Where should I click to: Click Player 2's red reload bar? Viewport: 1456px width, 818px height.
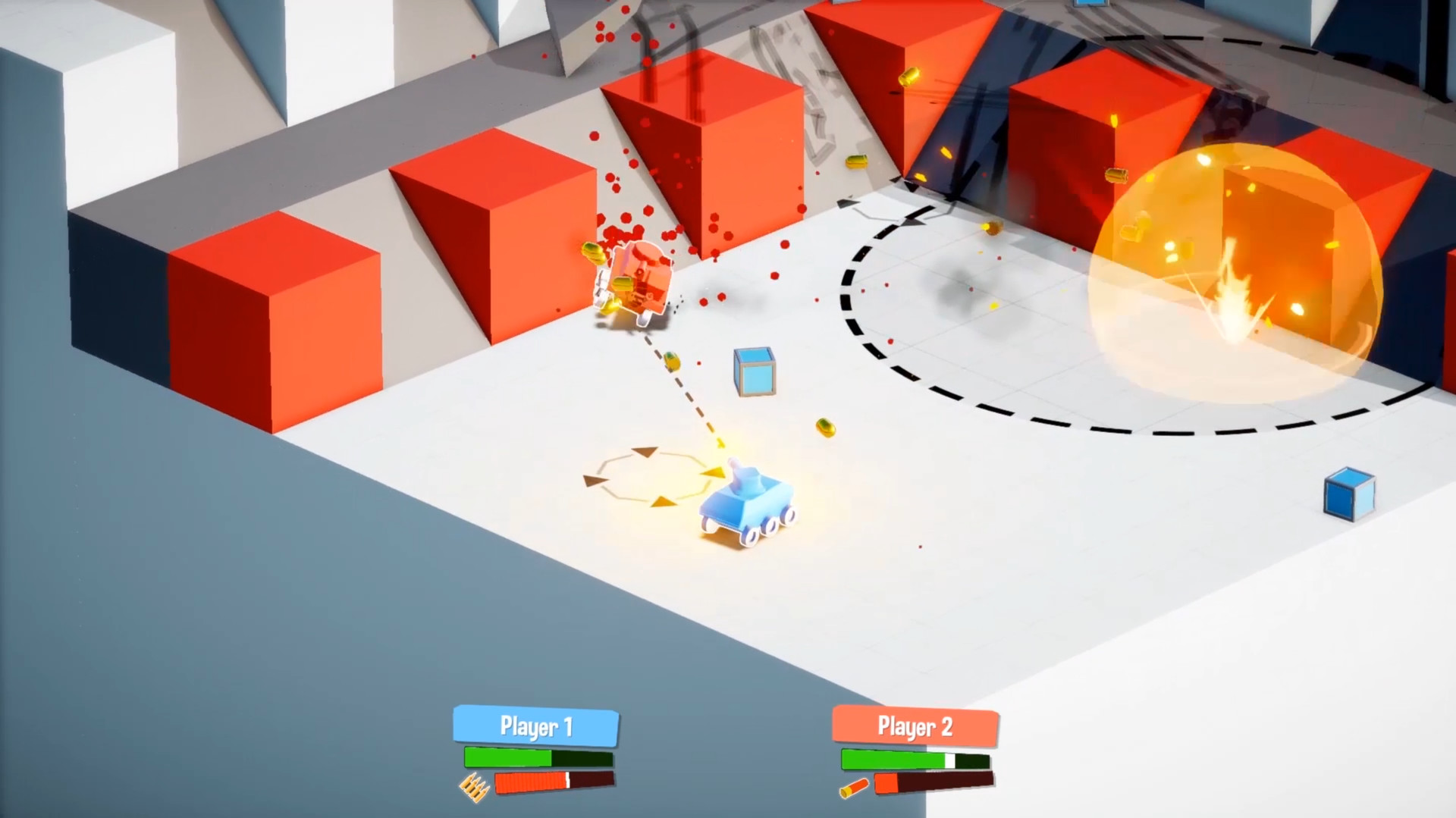point(933,781)
